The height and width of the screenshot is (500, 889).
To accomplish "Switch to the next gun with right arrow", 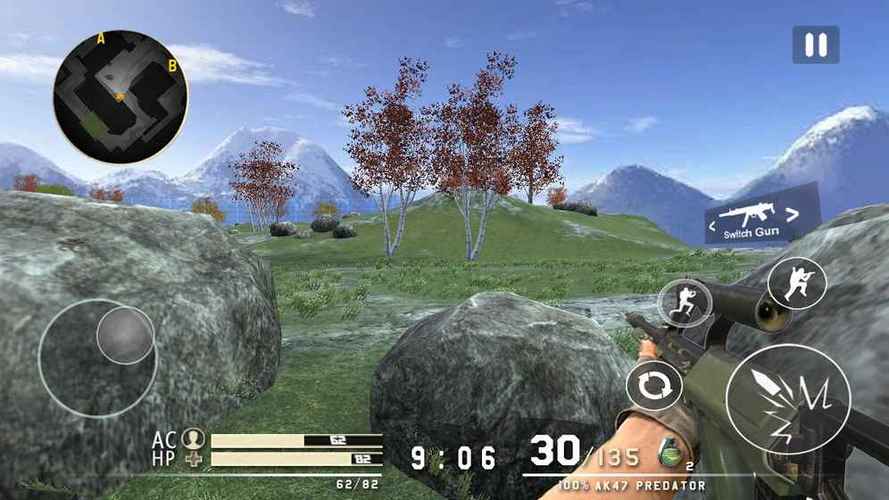I will click(793, 212).
